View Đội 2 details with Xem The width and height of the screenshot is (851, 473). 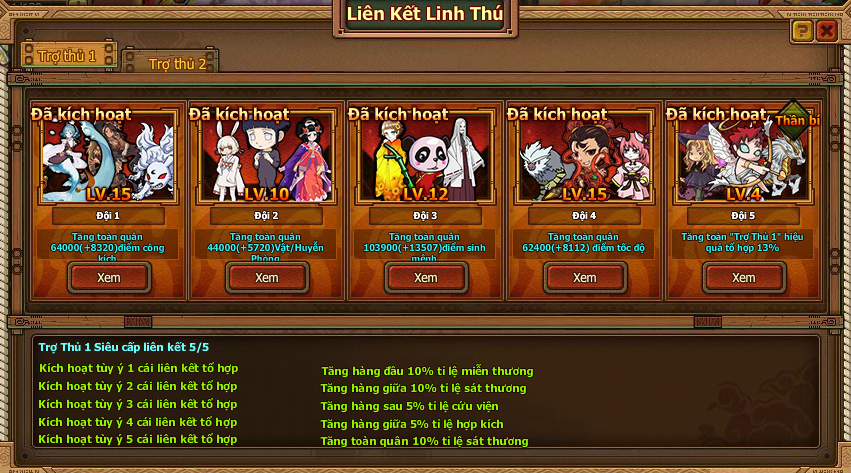click(x=267, y=277)
